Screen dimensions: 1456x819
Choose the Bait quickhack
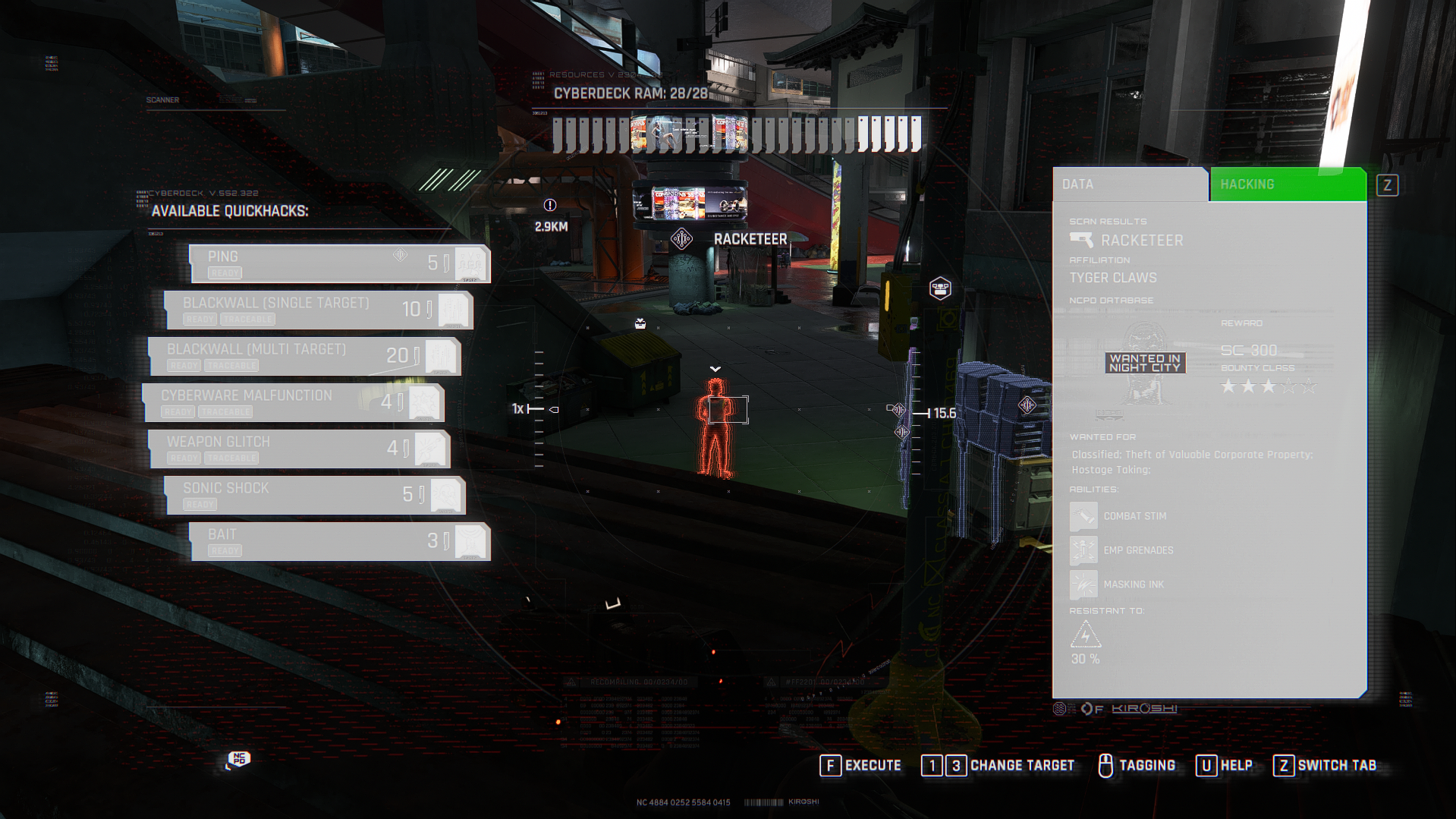pos(339,541)
